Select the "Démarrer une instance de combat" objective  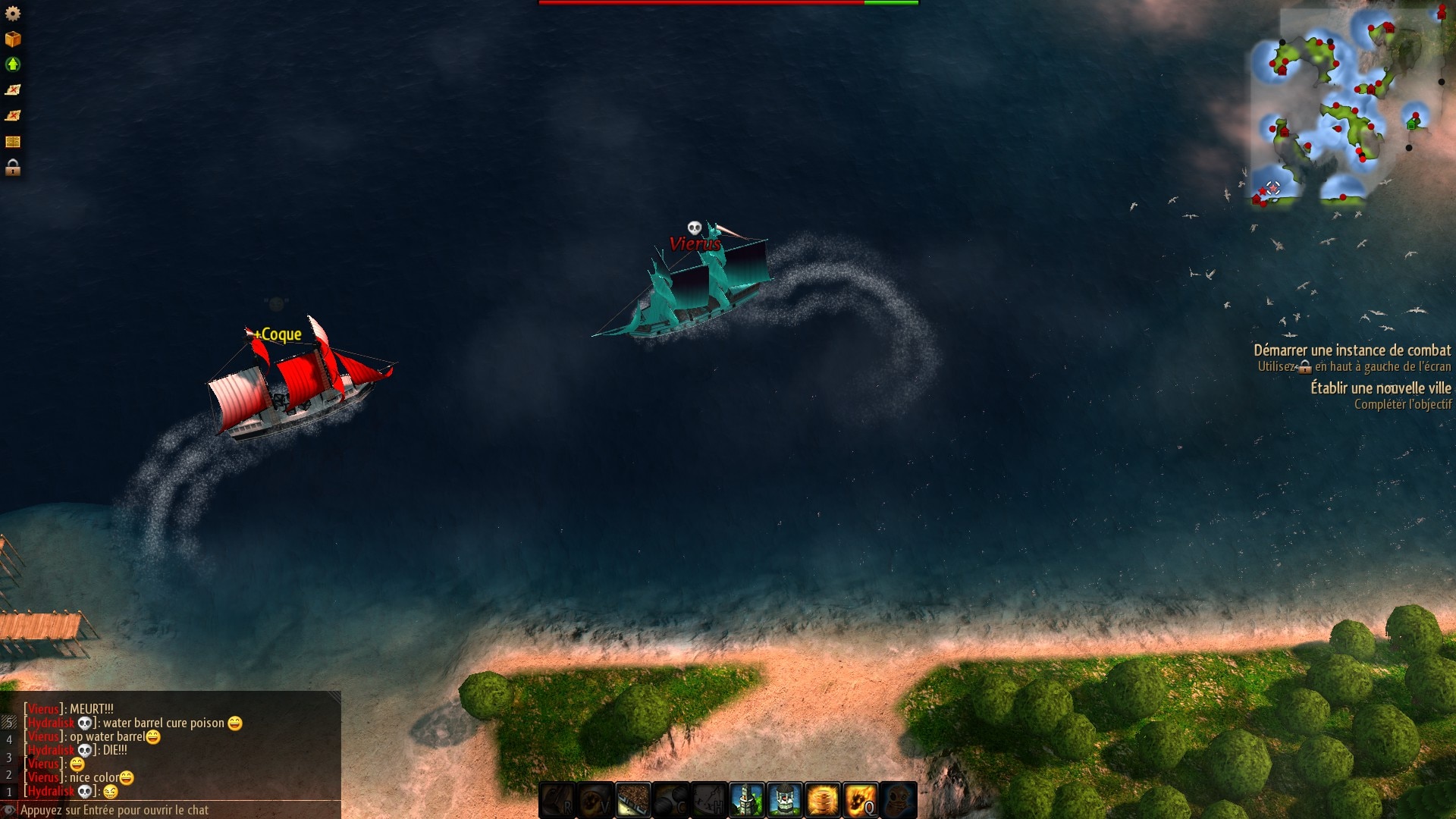[1351, 350]
